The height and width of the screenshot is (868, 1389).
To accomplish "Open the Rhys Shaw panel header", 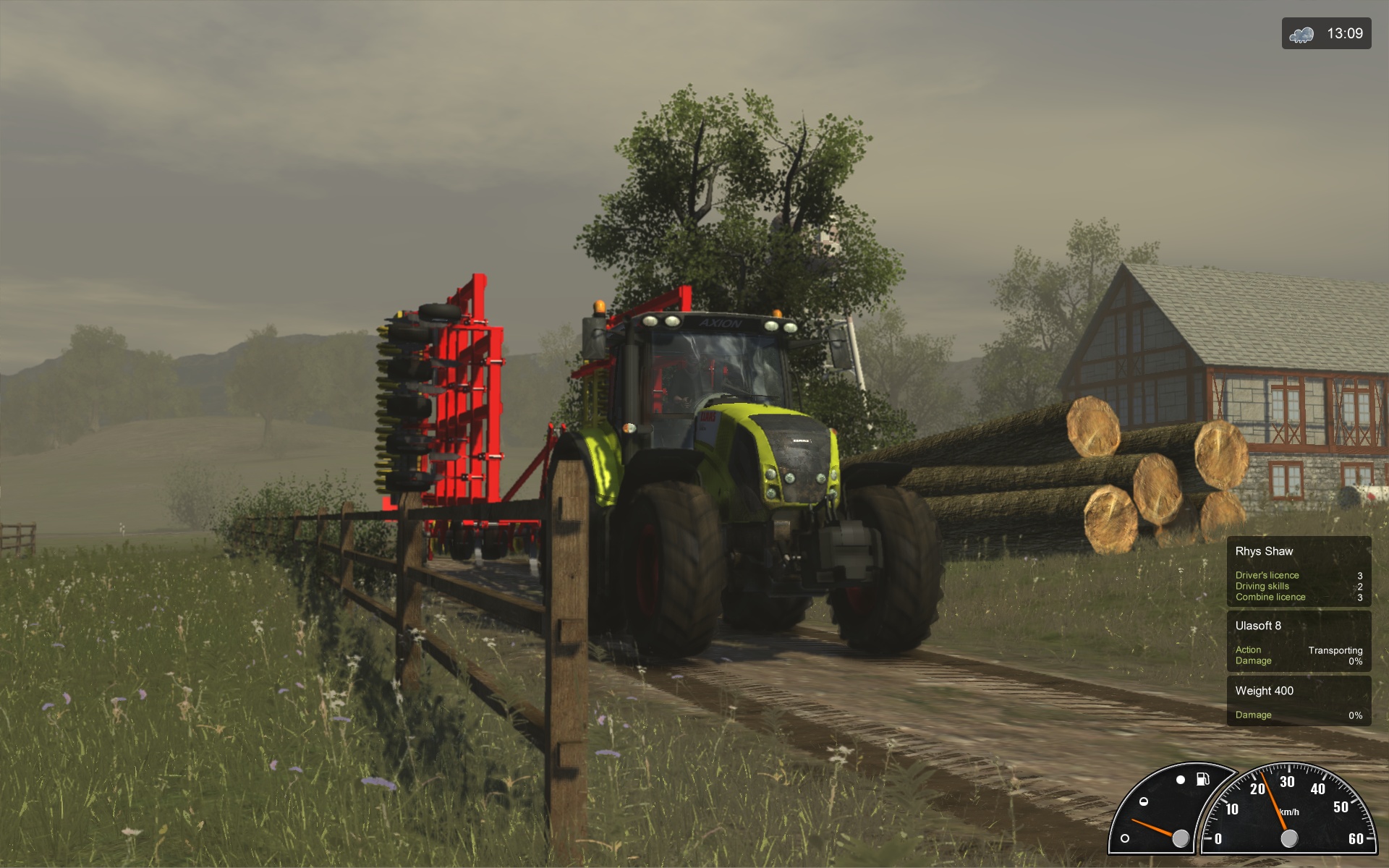I will point(1264,550).
